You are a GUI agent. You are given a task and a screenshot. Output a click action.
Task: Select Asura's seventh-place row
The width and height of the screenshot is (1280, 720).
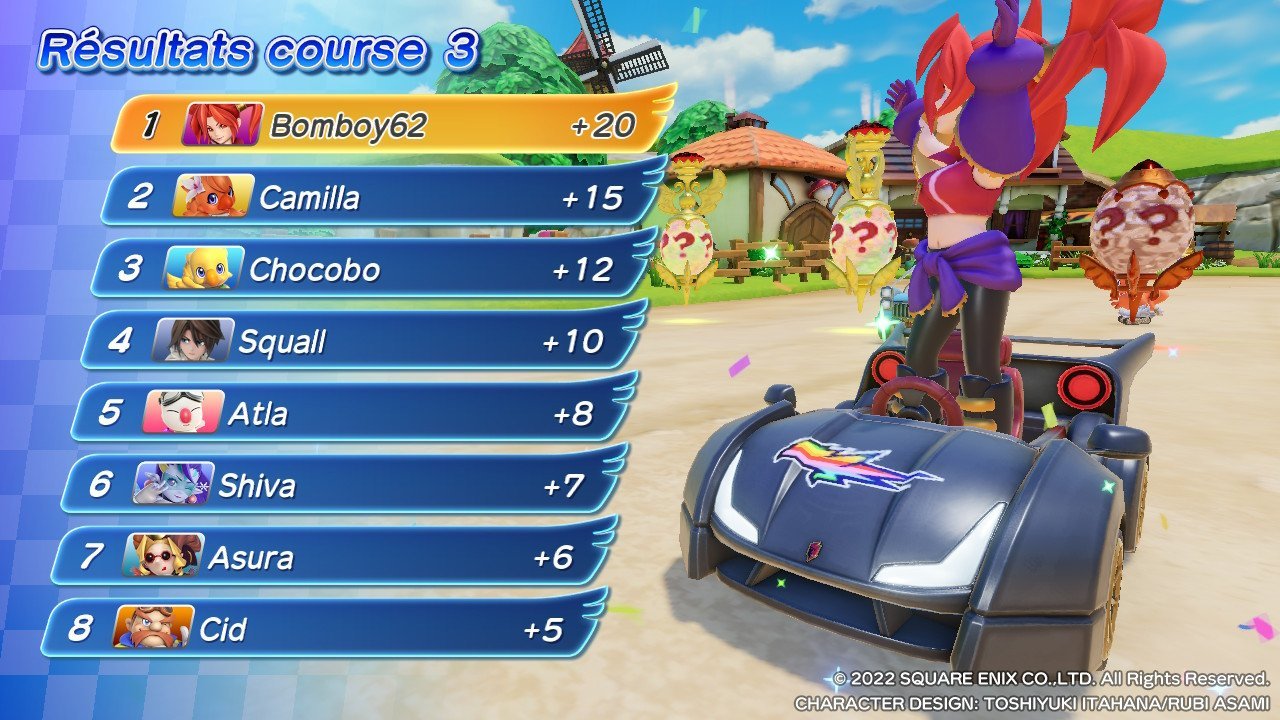tap(330, 558)
